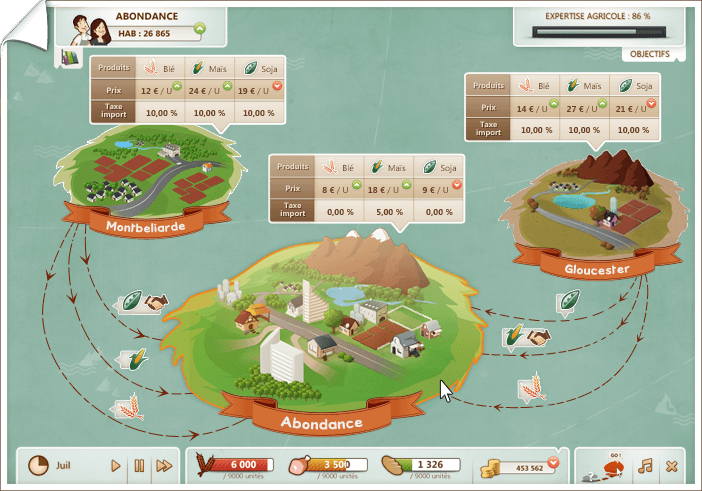Click Gloucester soy price red arrow
The image size is (702, 491).
[x=651, y=104]
